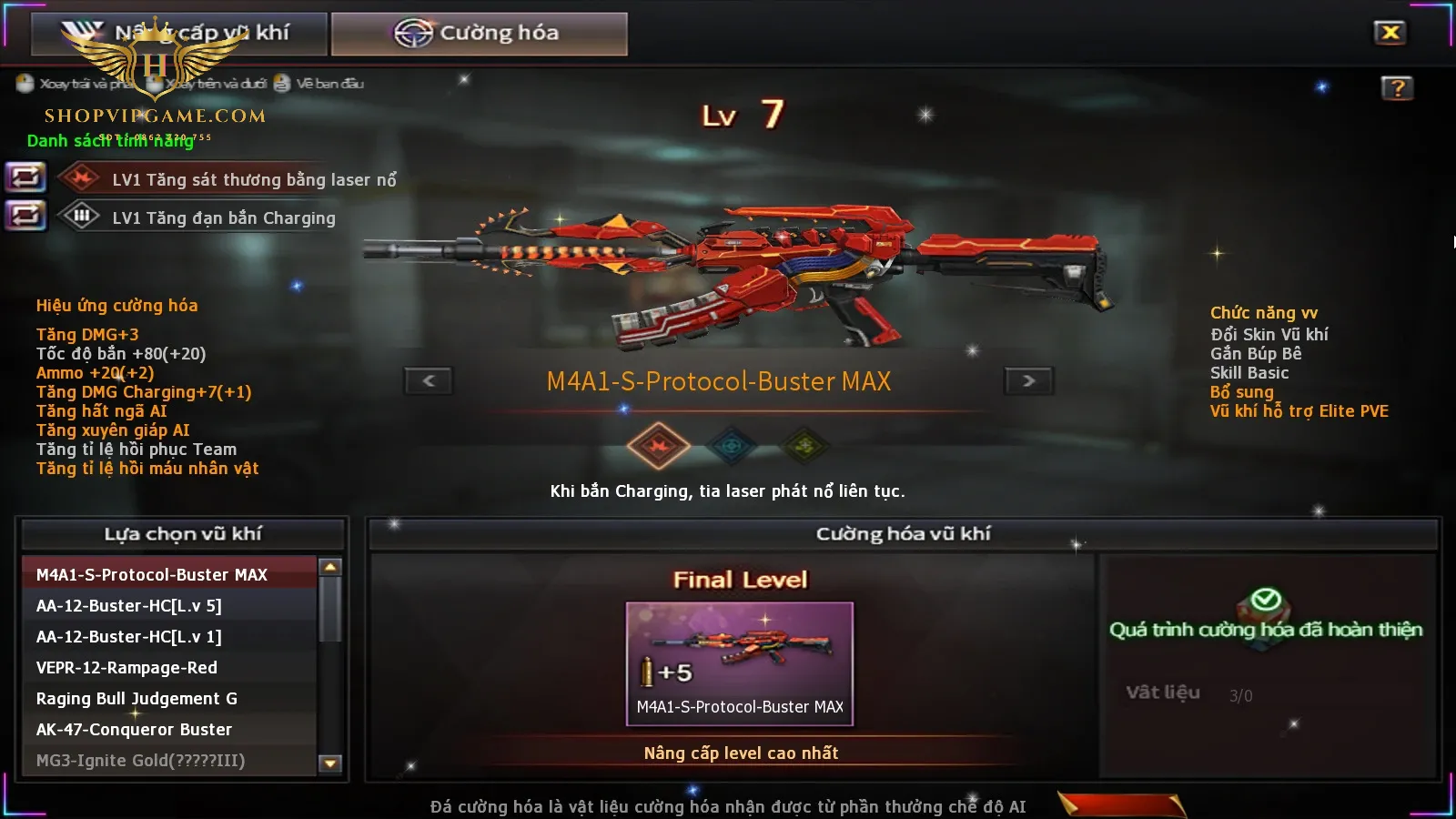
Task: Select the blue diamond skill icon
Action: (x=733, y=446)
